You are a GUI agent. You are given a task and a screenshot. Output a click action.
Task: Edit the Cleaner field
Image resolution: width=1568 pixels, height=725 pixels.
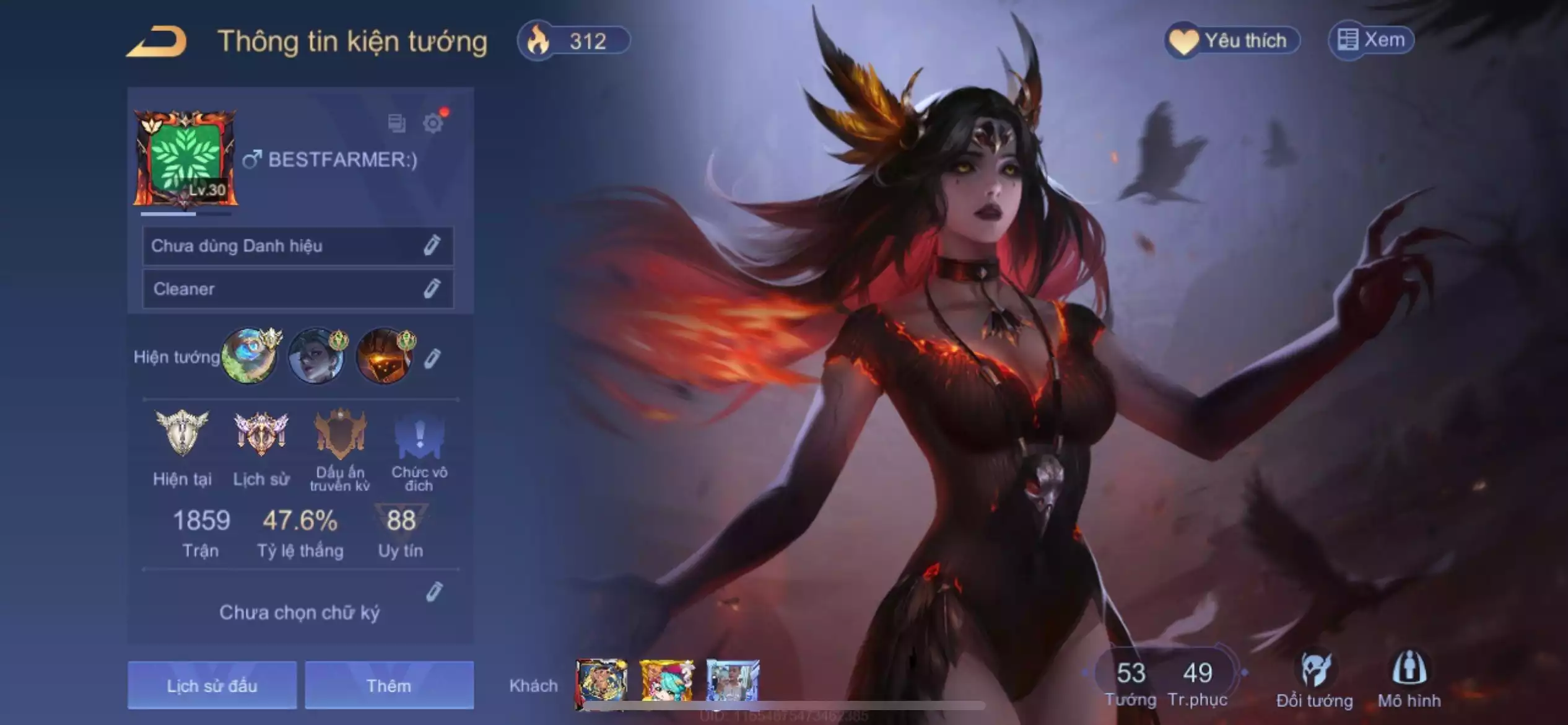pyautogui.click(x=432, y=289)
